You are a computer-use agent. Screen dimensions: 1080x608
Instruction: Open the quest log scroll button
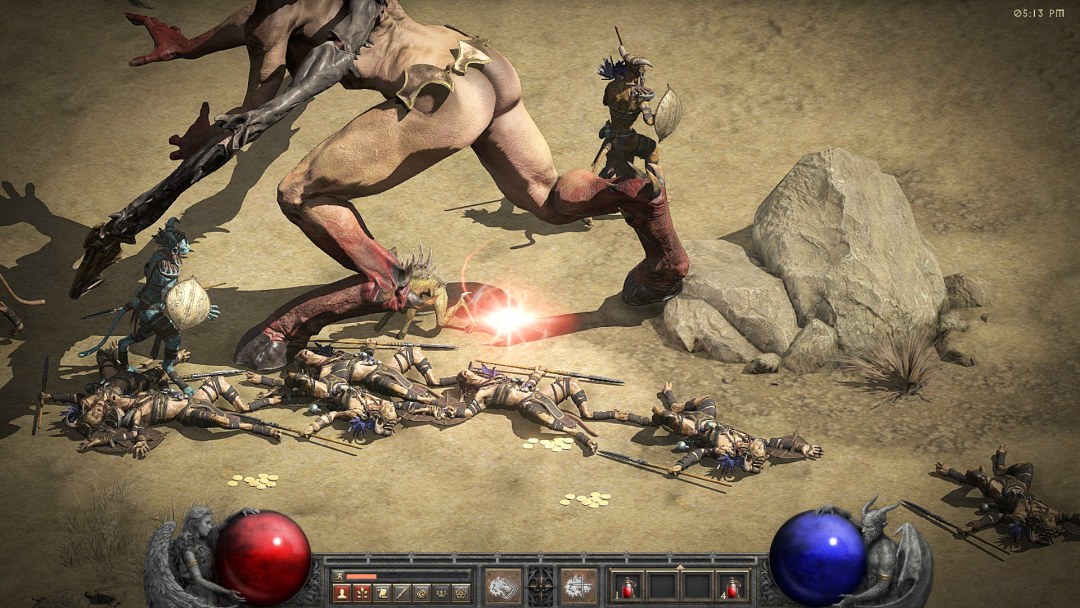pyautogui.click(x=381, y=592)
